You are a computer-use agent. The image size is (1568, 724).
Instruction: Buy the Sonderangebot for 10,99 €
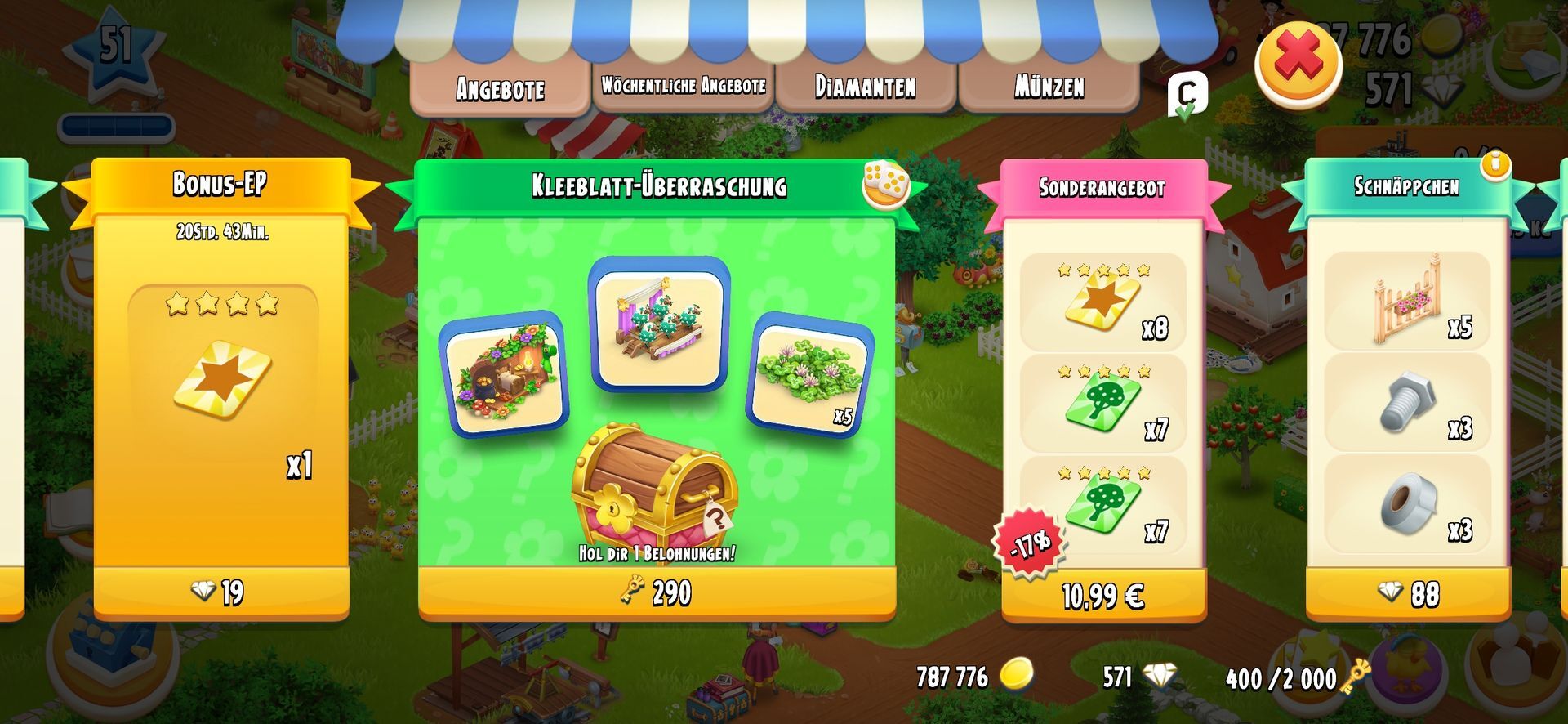click(x=1102, y=596)
